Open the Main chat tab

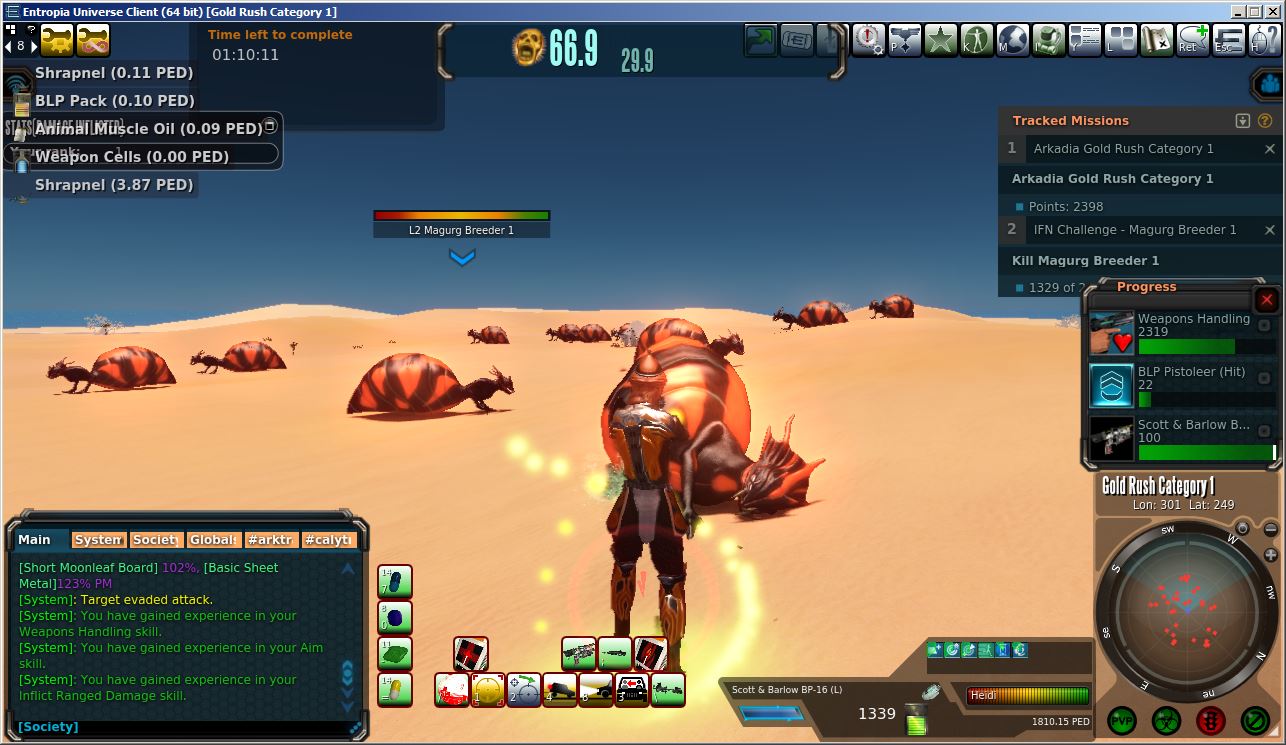35,540
